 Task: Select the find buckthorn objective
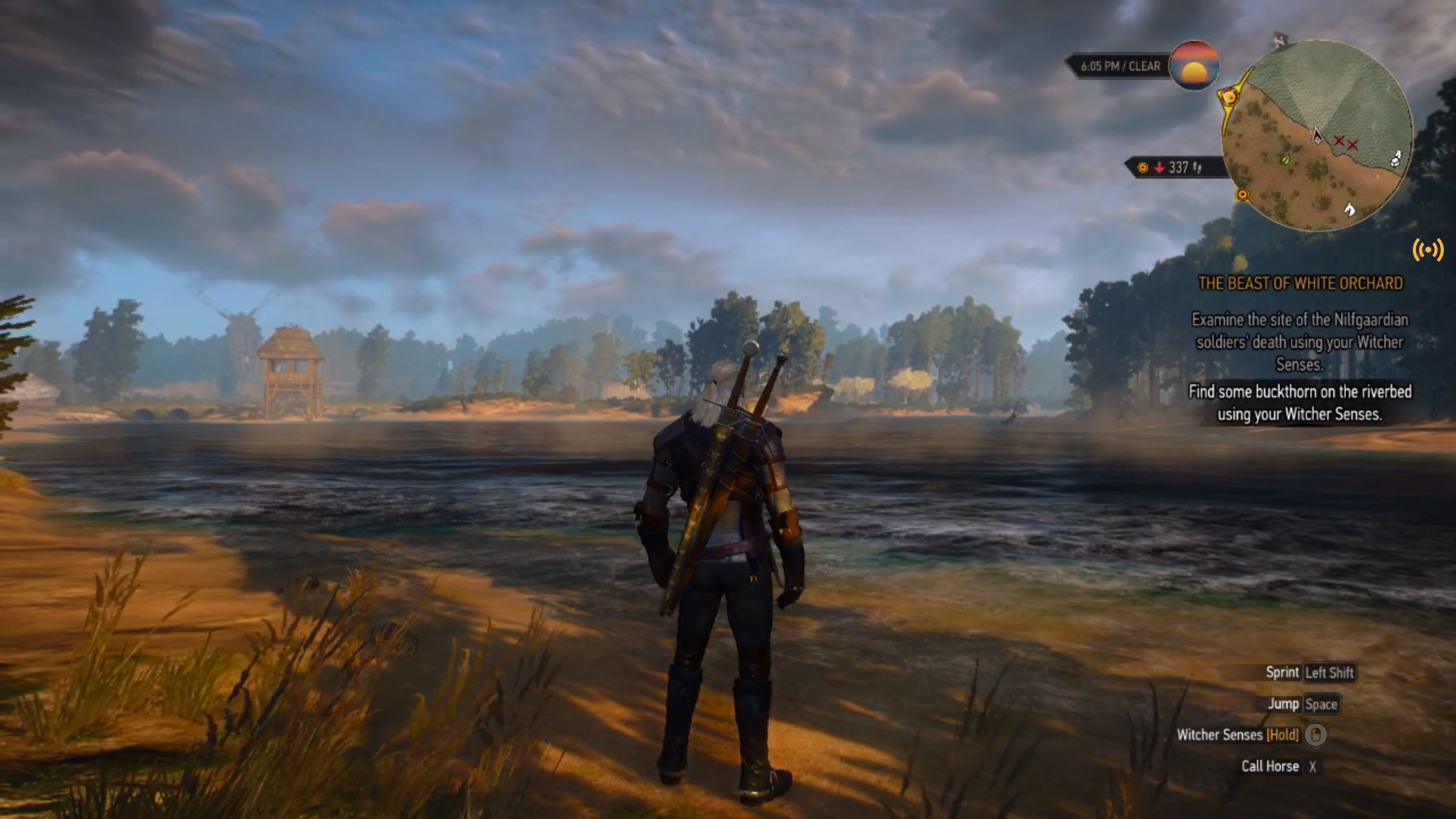(1300, 403)
